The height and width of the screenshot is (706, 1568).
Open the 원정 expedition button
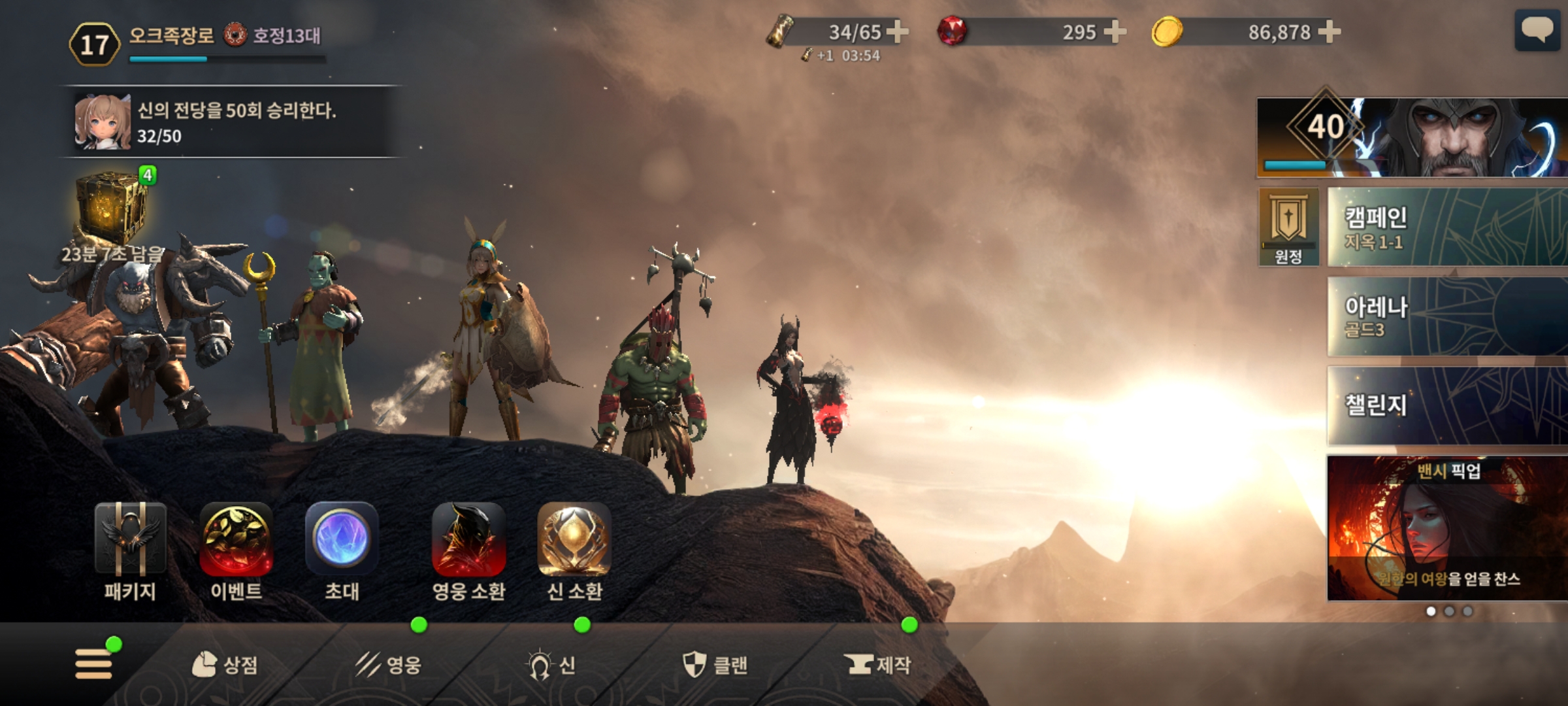click(1288, 227)
